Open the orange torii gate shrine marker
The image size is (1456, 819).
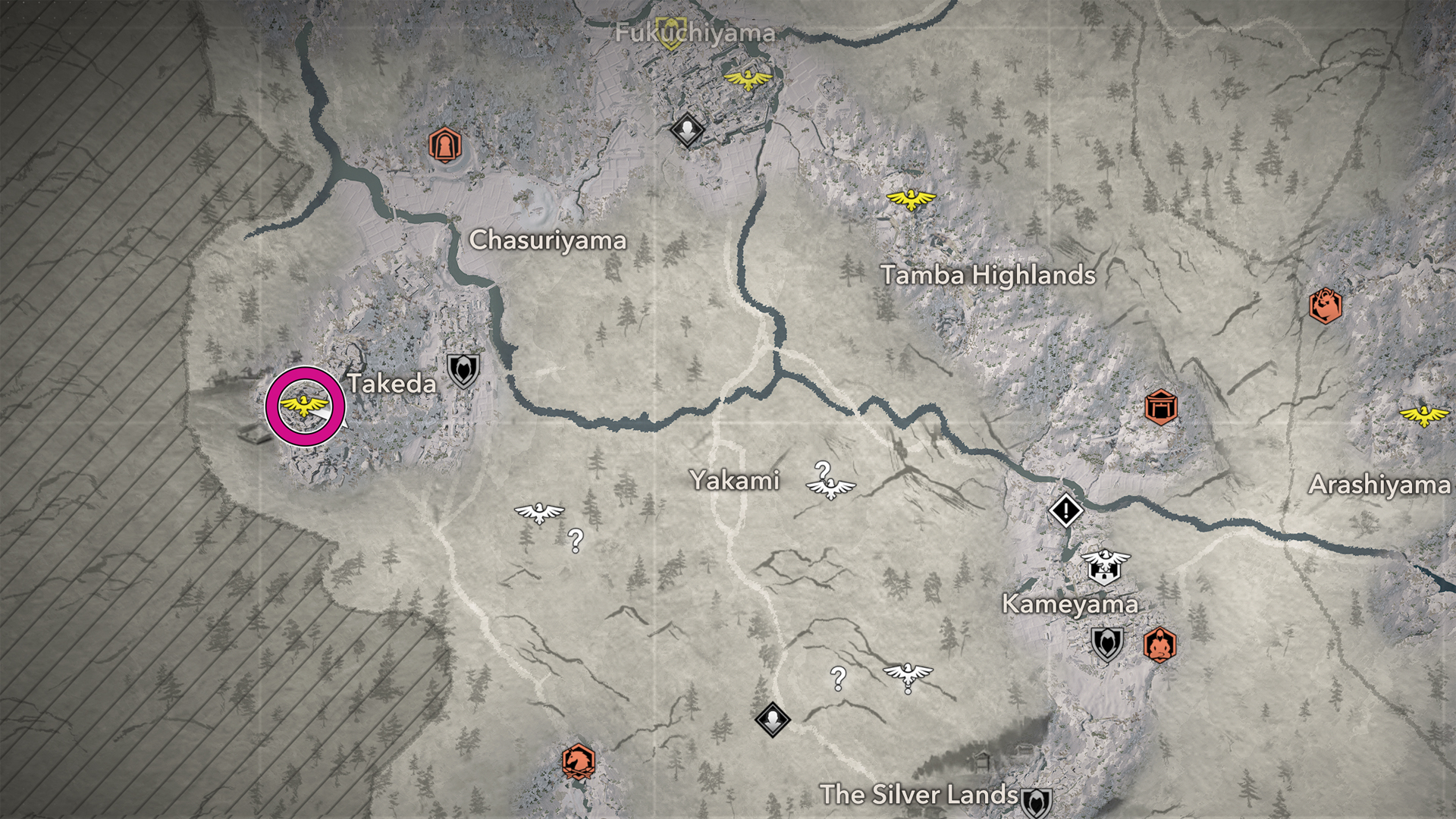coord(1160,407)
